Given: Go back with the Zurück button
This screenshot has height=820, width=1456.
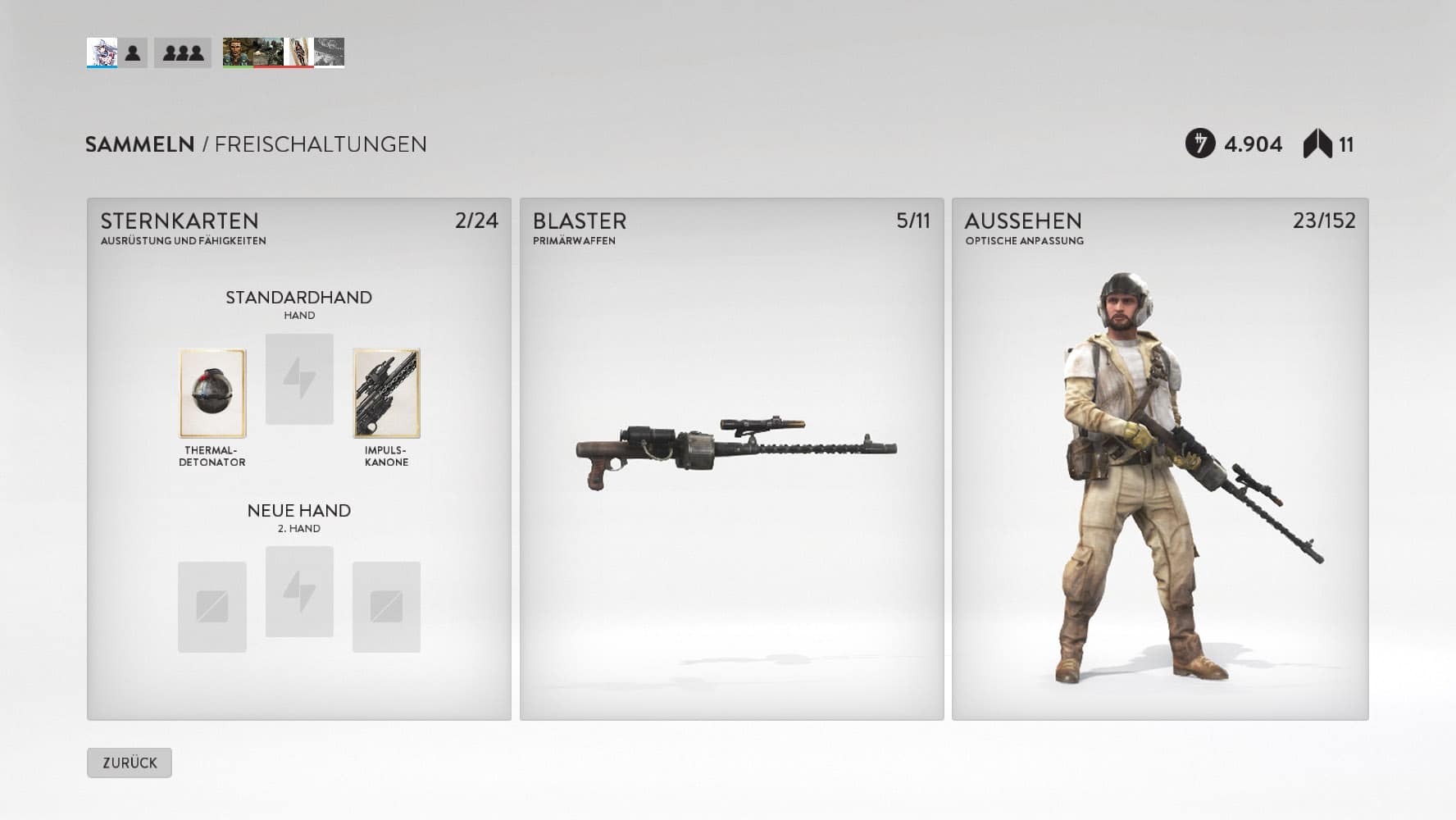Looking at the screenshot, I should (130, 763).
